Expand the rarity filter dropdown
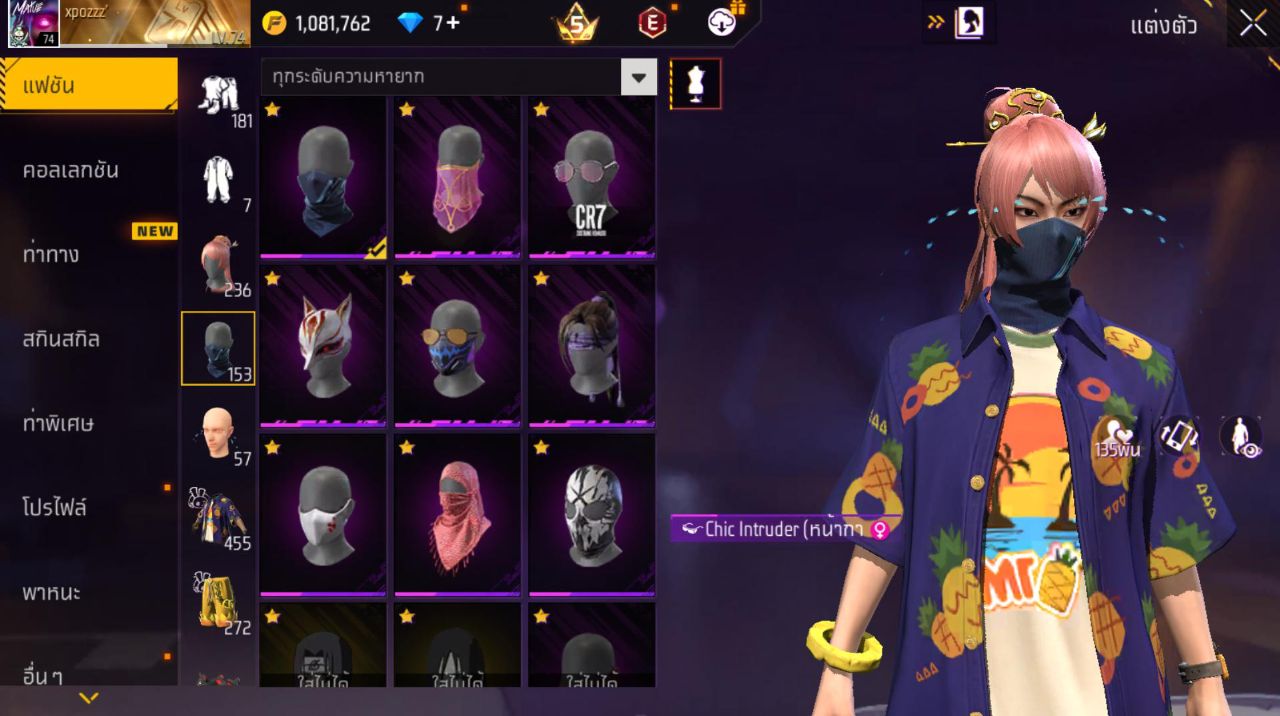The image size is (1280, 716). (x=638, y=77)
